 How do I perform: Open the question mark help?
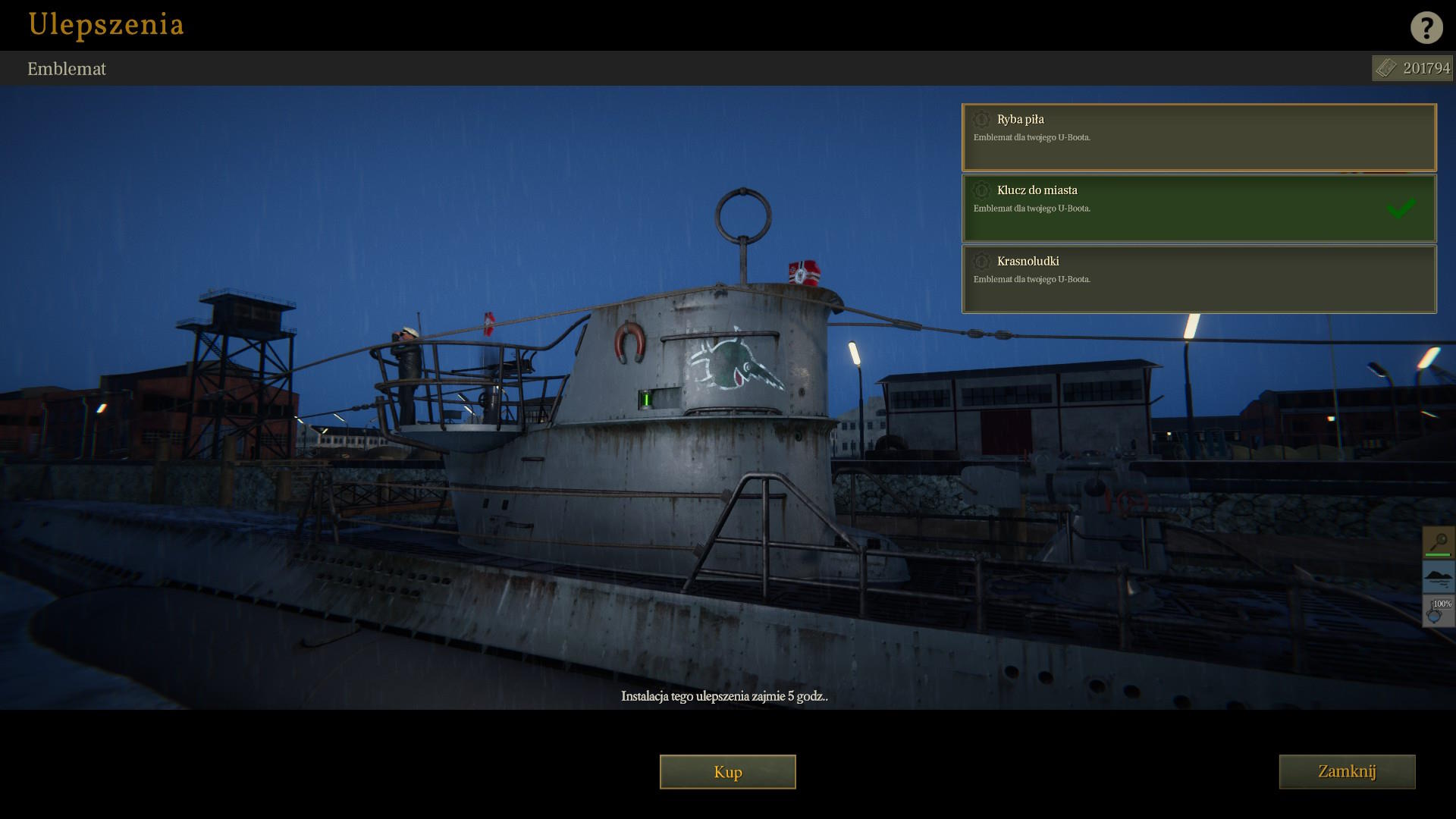(x=1426, y=28)
